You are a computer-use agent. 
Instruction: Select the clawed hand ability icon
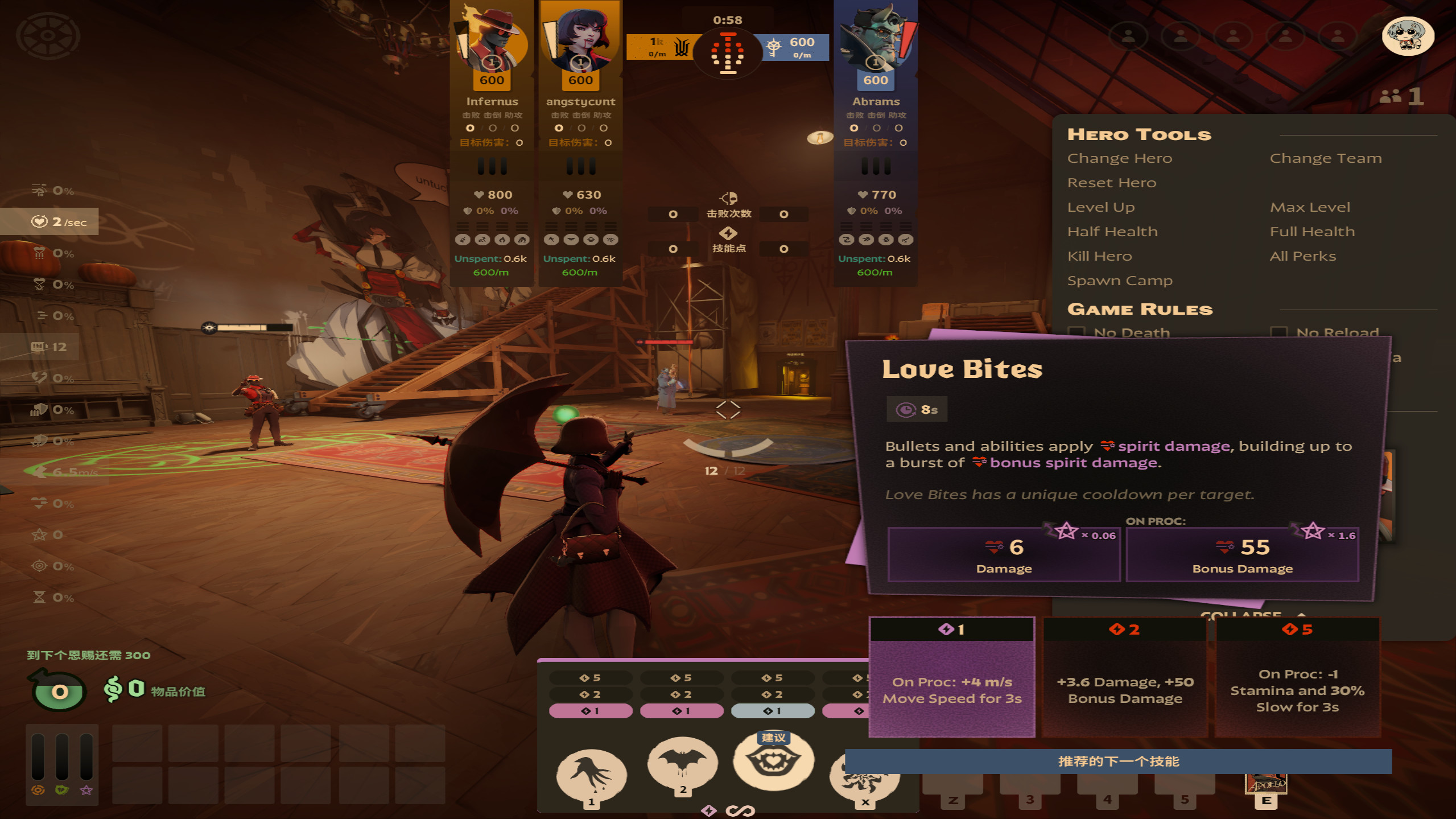coord(591,774)
